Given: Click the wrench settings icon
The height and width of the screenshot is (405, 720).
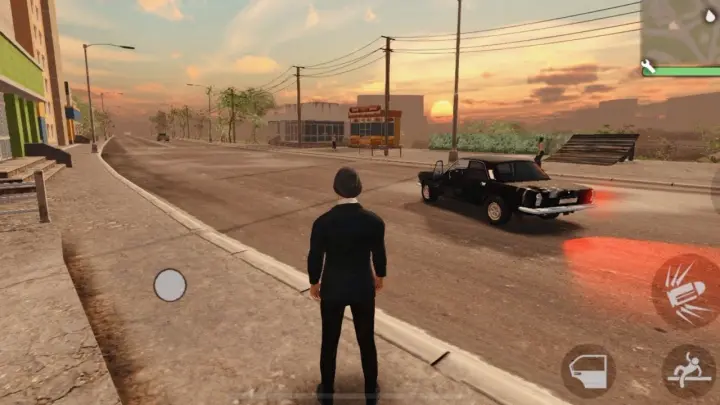Looking at the screenshot, I should (x=647, y=67).
